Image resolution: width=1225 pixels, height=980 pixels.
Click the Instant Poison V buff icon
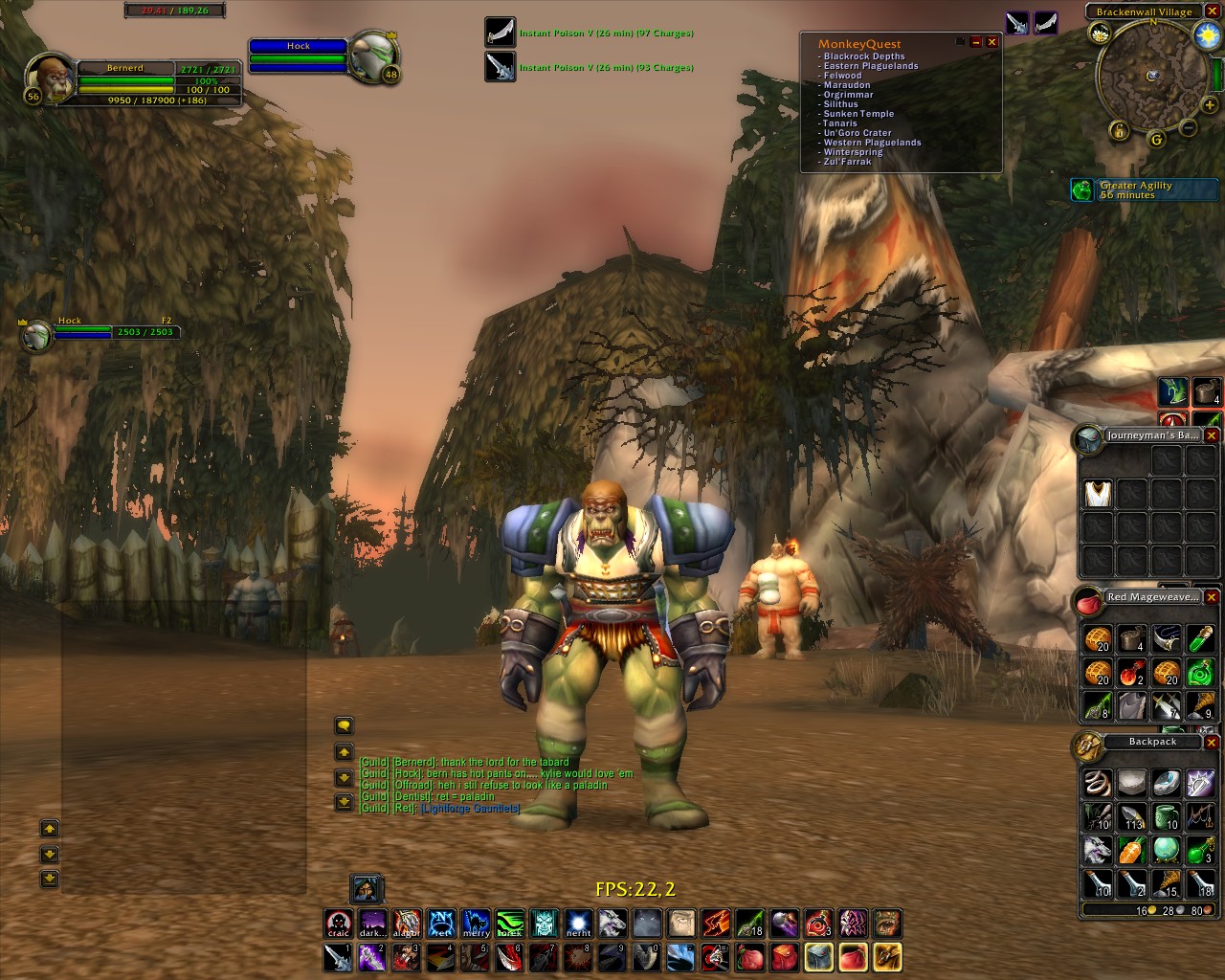(x=499, y=31)
